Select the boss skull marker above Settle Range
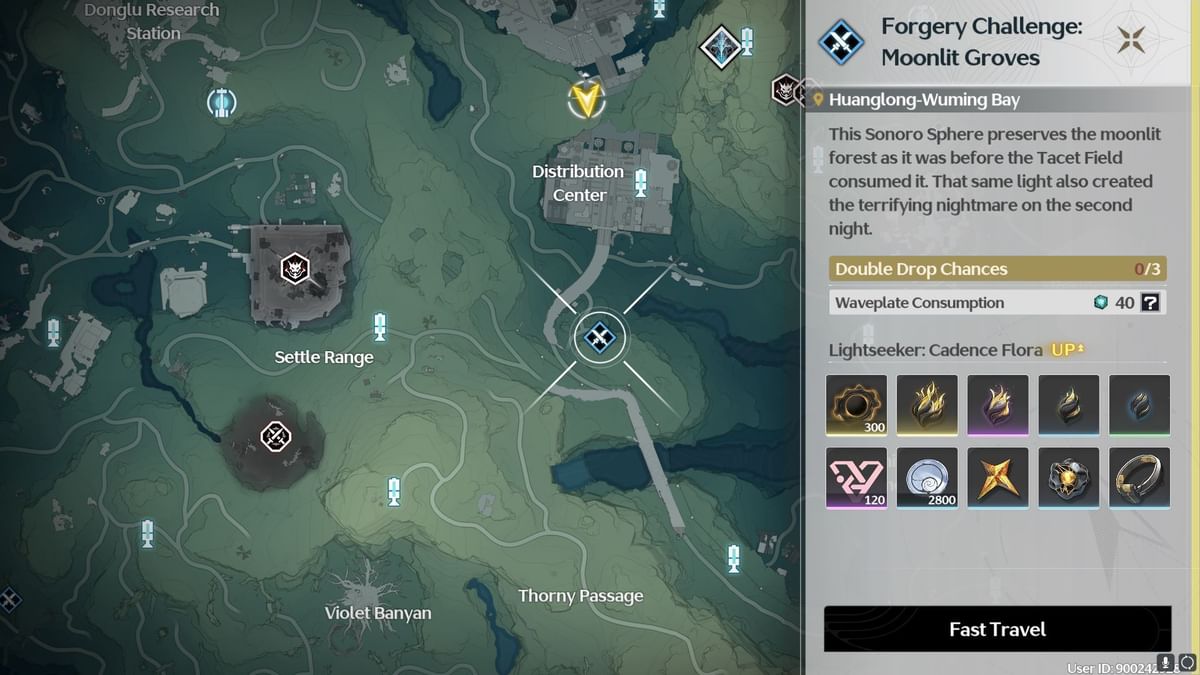The image size is (1200, 675). [x=295, y=268]
